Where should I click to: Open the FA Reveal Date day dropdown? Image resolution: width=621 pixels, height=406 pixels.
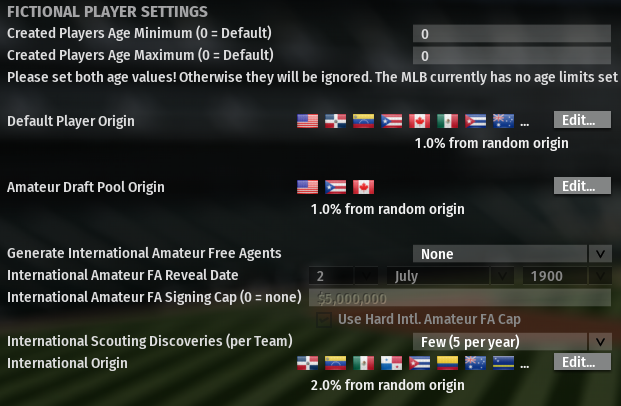[343, 275]
